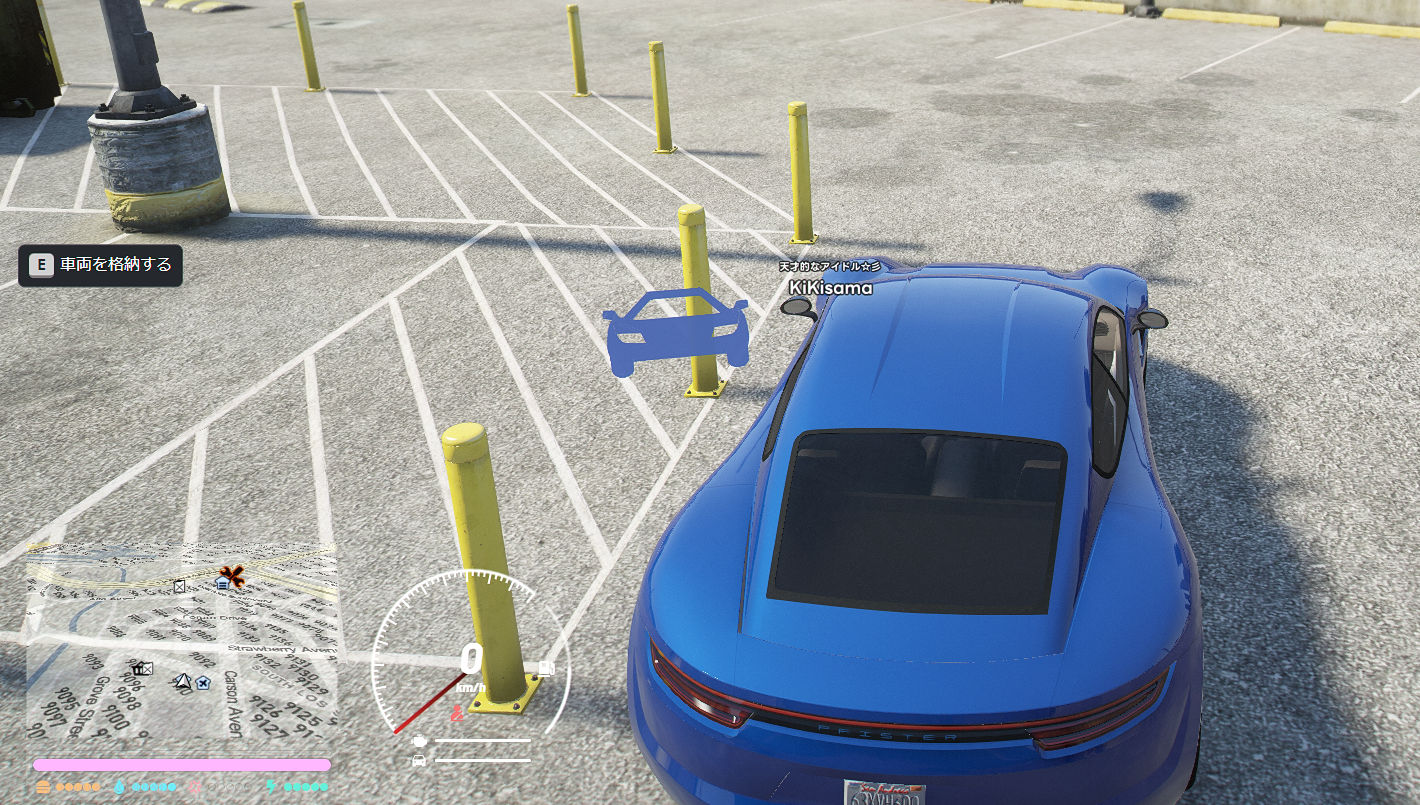Click the engine health icon
Screen dimensions: 1420x805
coord(418,741)
